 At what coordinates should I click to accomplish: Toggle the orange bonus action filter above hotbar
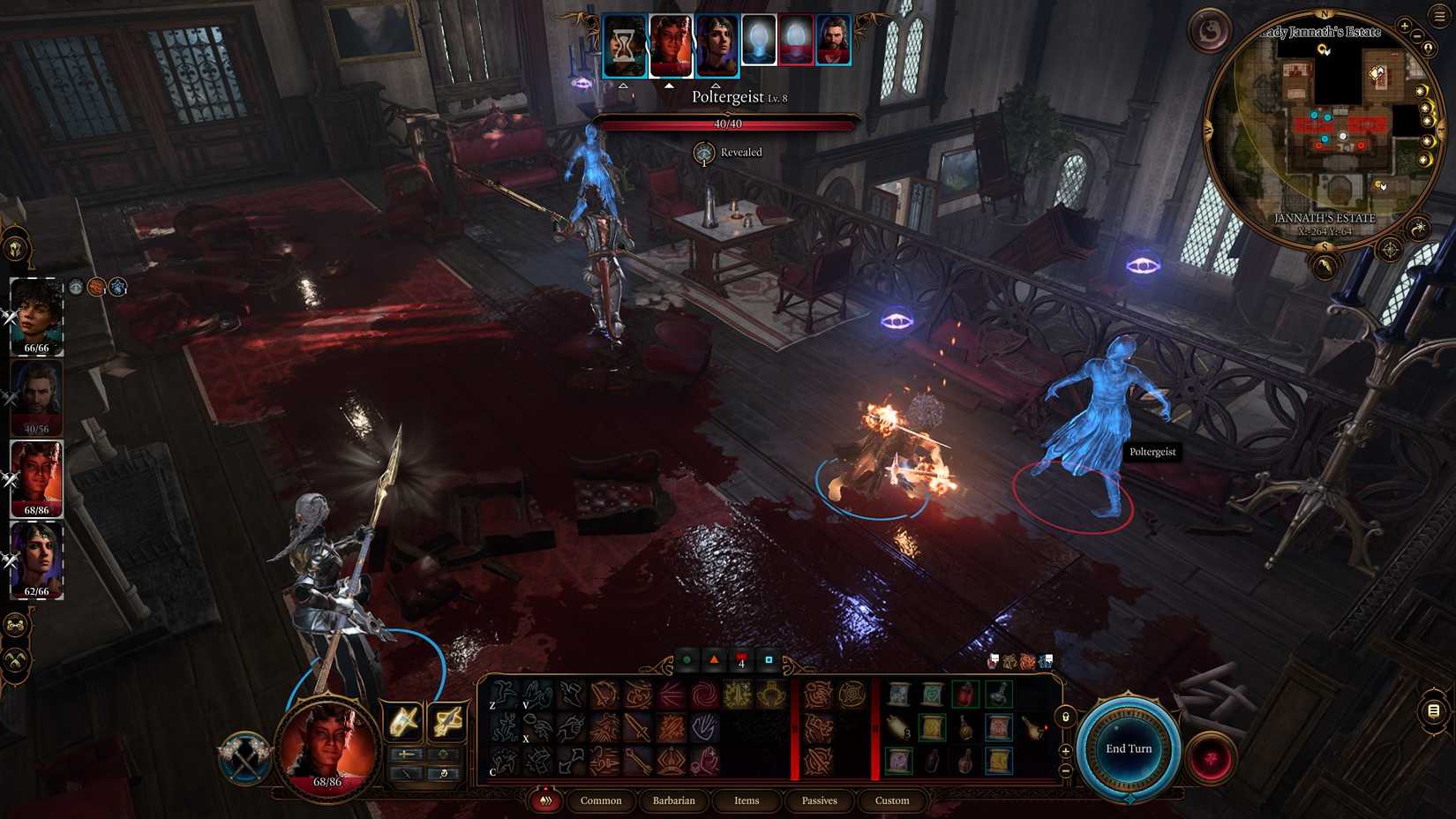pyautogui.click(x=713, y=659)
